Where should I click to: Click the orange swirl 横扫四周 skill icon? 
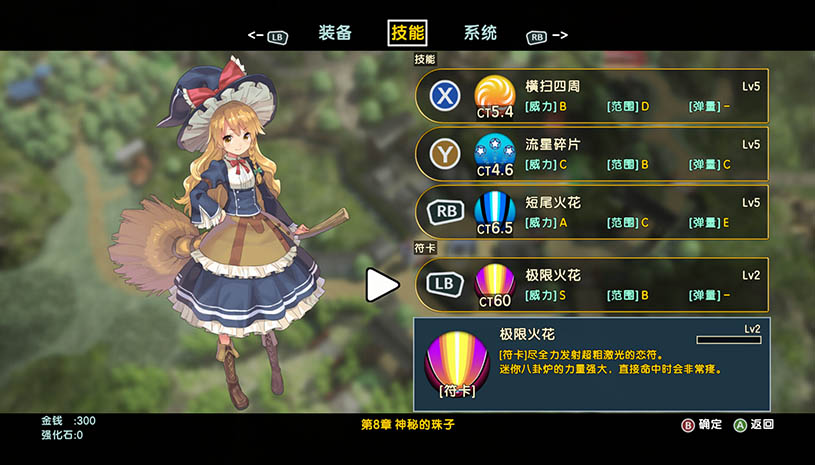coord(495,93)
